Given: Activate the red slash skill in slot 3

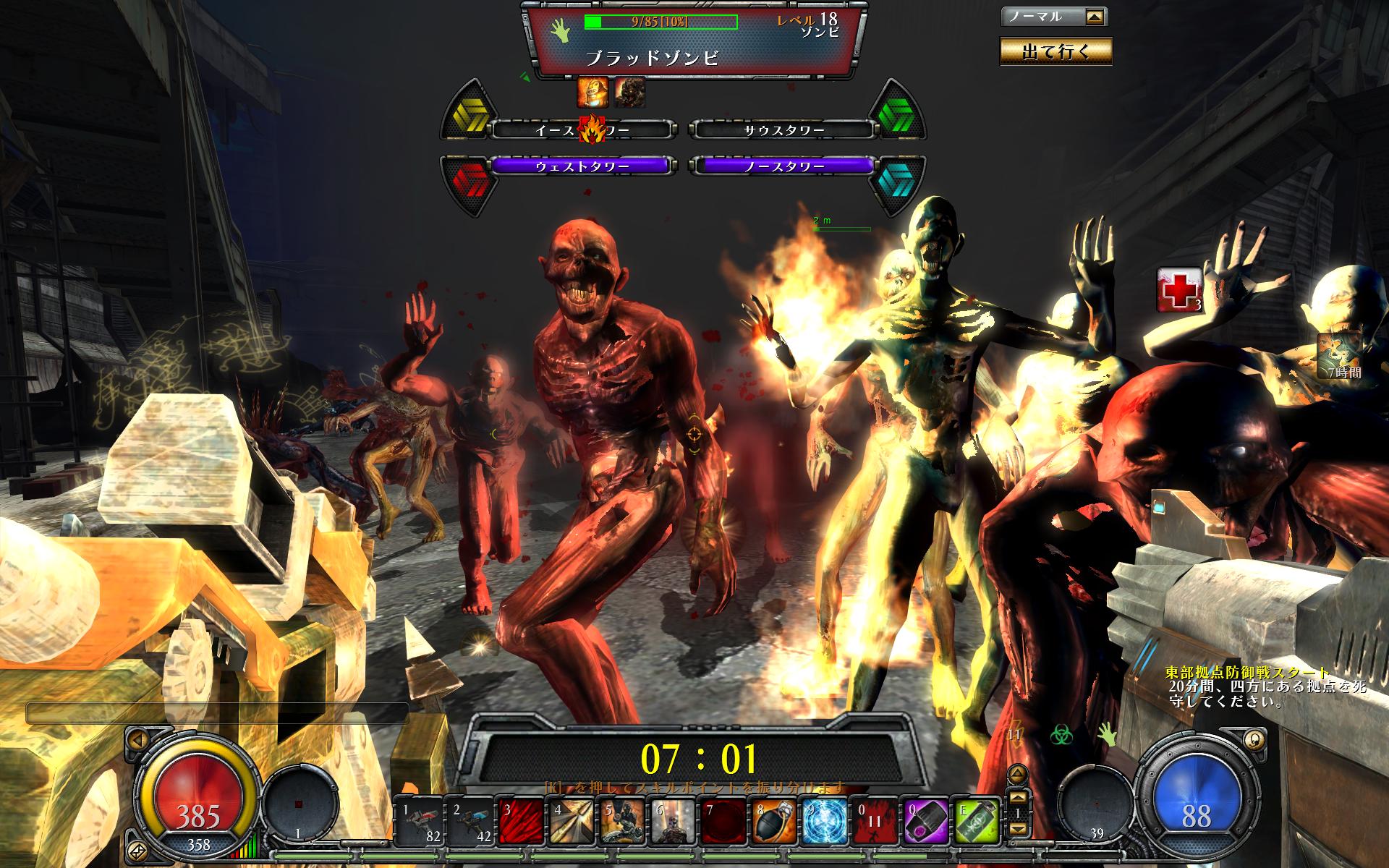Looking at the screenshot, I should (x=519, y=822).
